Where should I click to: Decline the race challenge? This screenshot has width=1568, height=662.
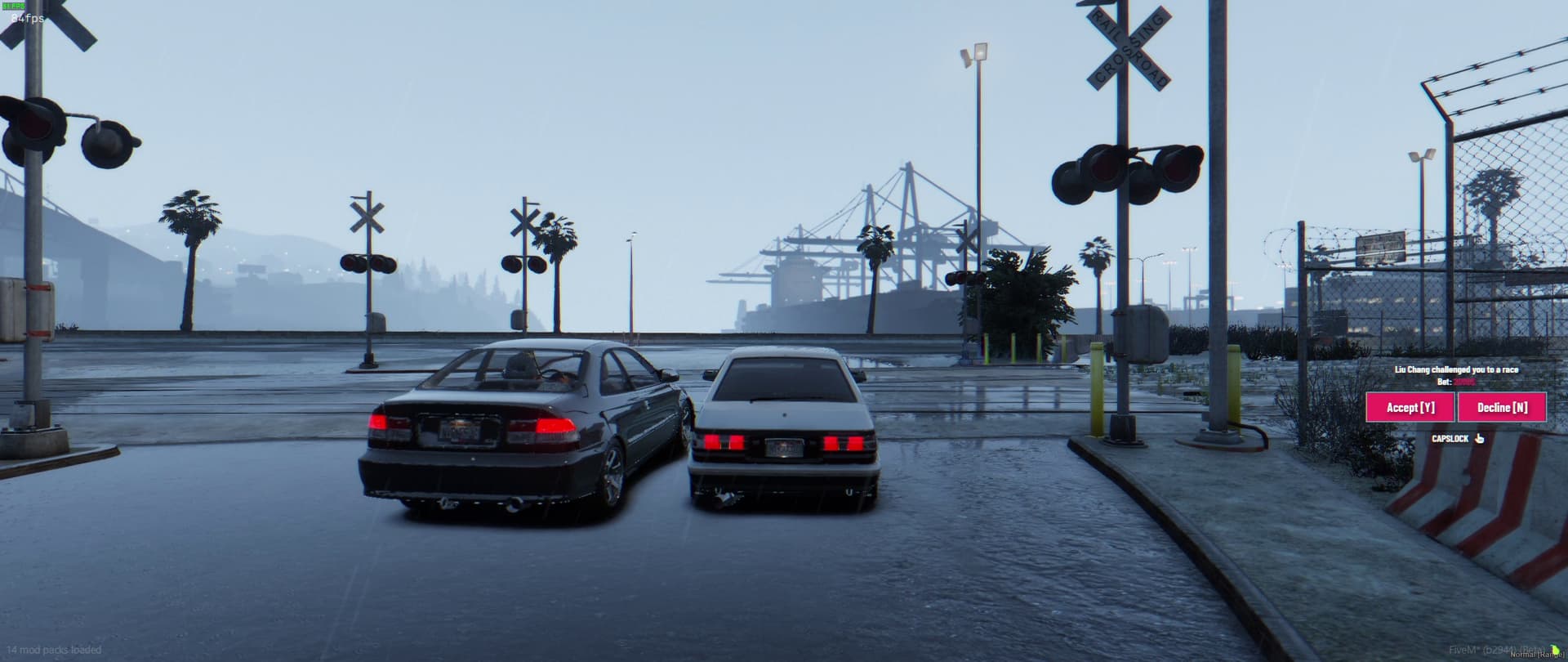[x=1501, y=407]
